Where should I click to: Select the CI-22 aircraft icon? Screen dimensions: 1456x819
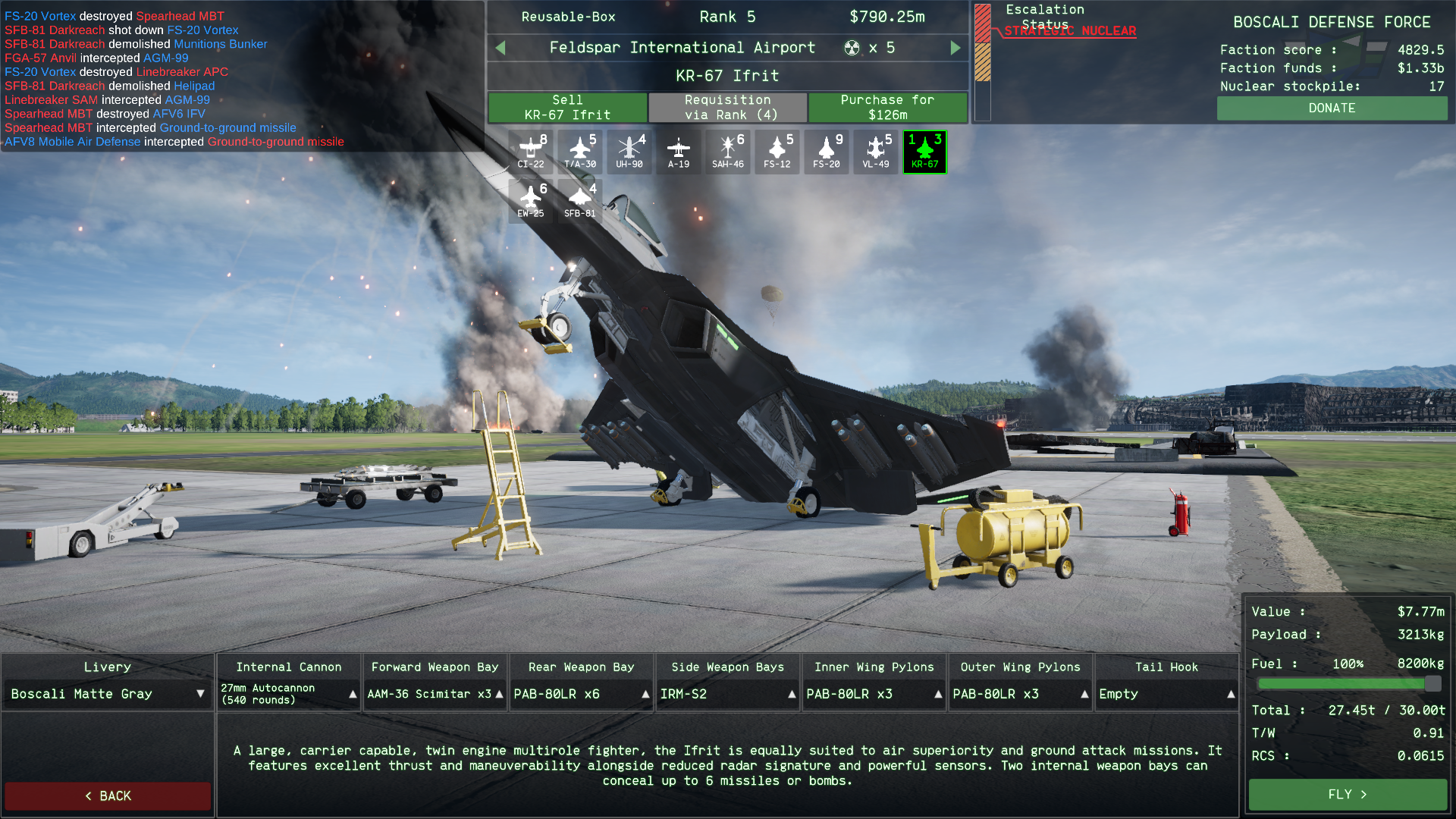531,152
